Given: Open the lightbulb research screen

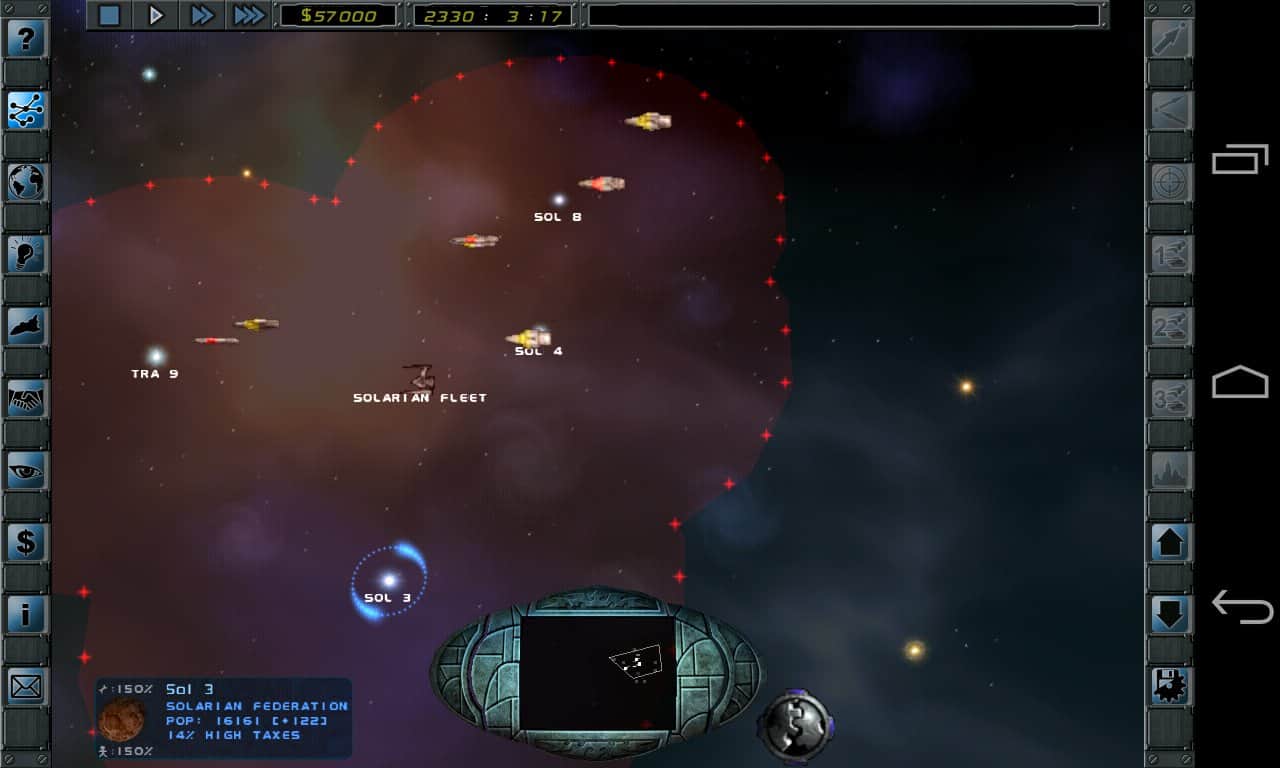Looking at the screenshot, I should (27, 254).
